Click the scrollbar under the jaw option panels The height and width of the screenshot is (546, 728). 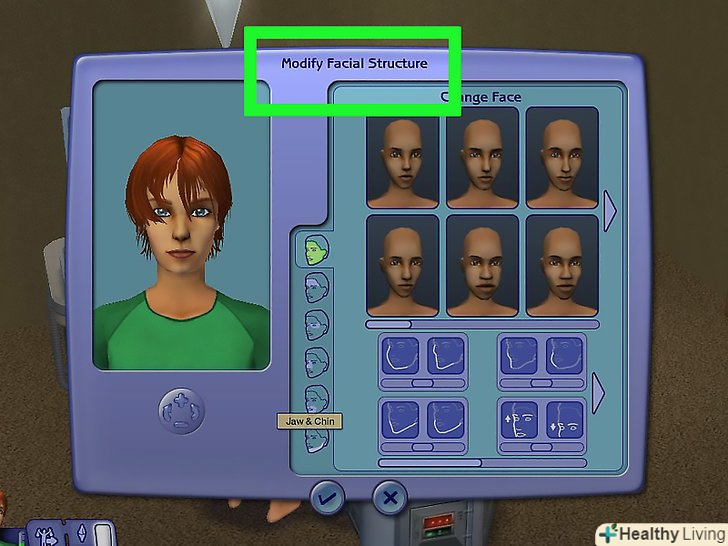tap(482, 463)
